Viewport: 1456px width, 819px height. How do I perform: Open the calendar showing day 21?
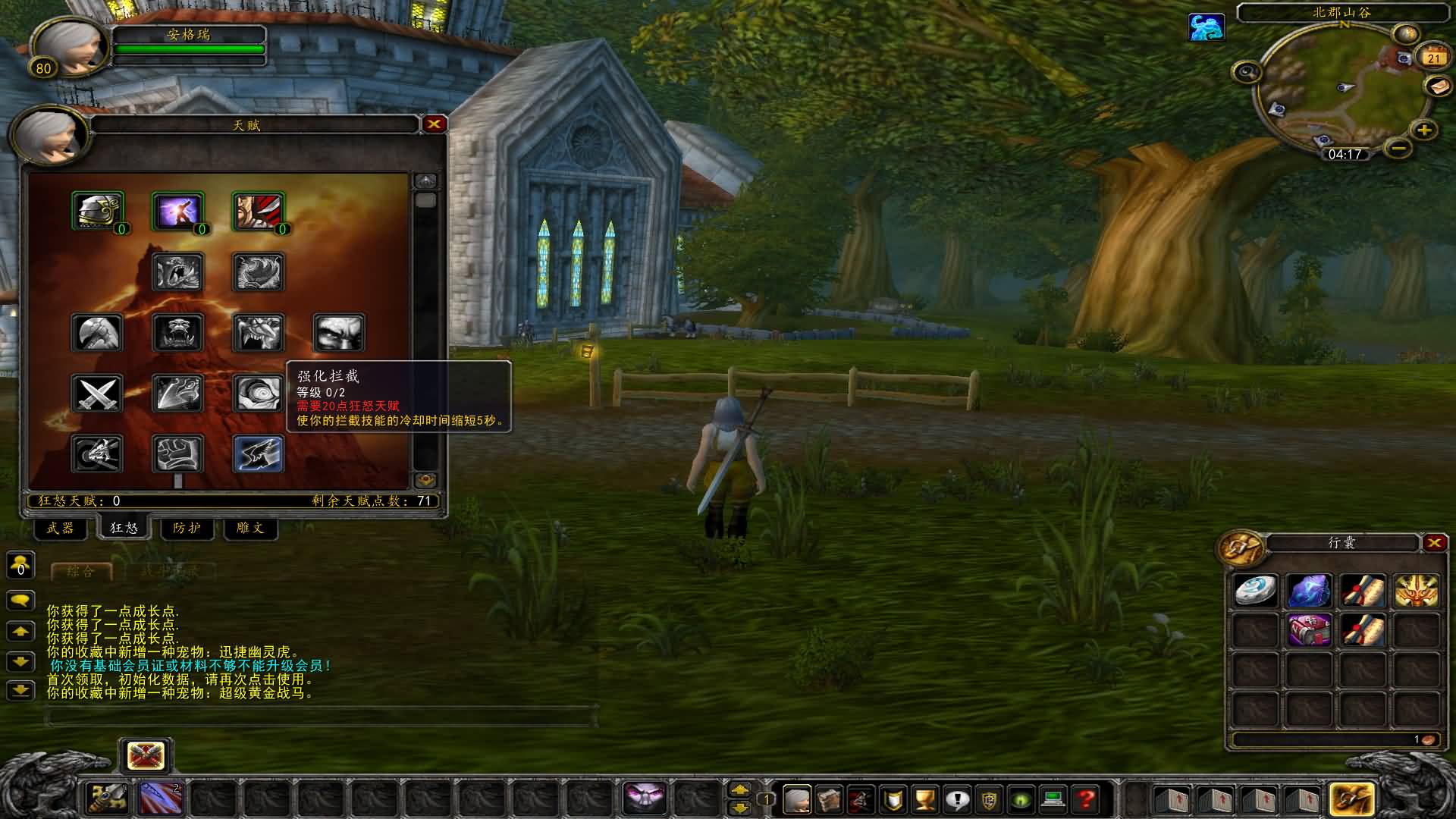[x=1433, y=58]
